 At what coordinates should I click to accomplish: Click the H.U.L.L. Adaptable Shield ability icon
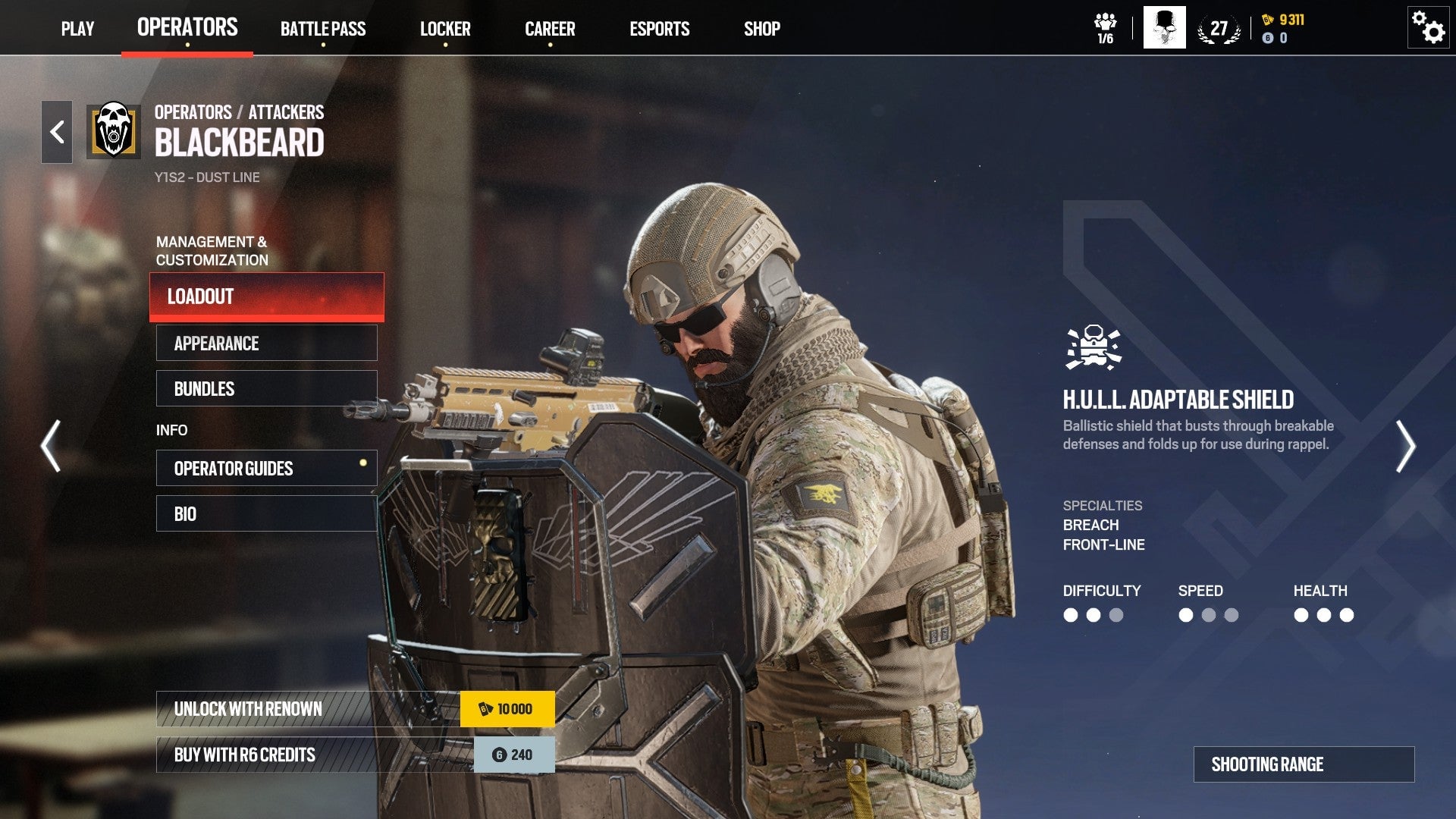pyautogui.click(x=1092, y=345)
